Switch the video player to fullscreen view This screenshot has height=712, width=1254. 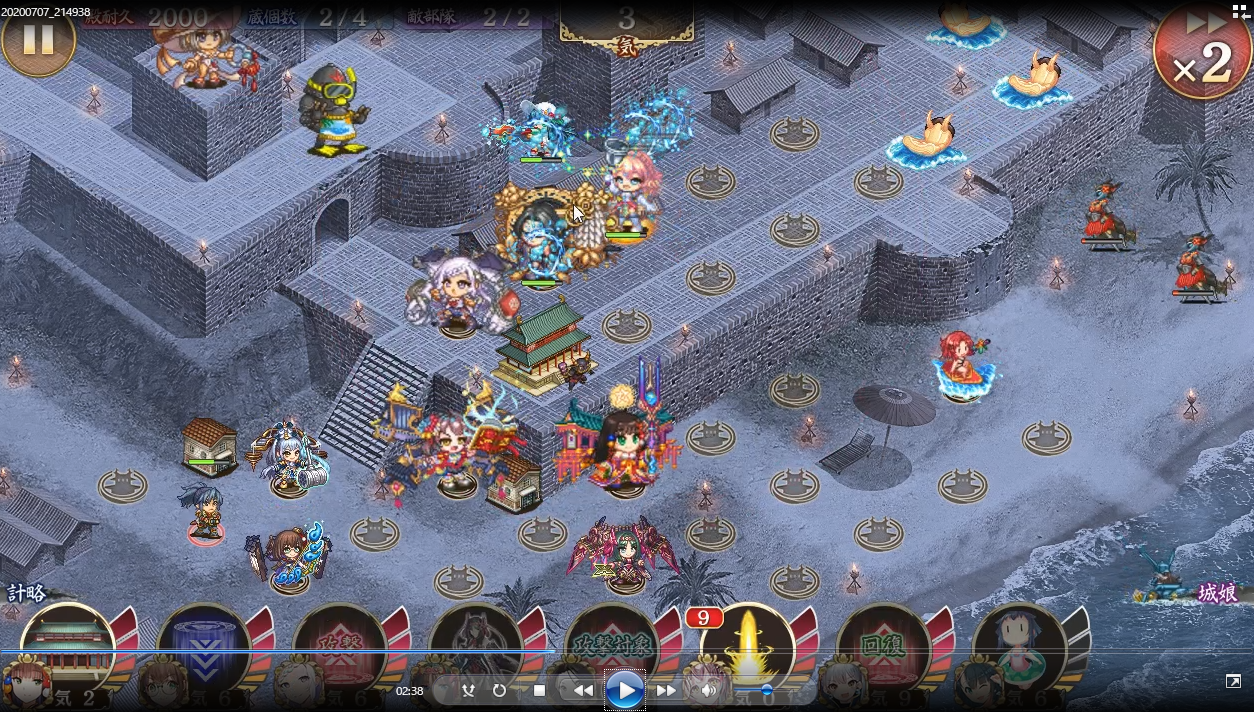1233,681
